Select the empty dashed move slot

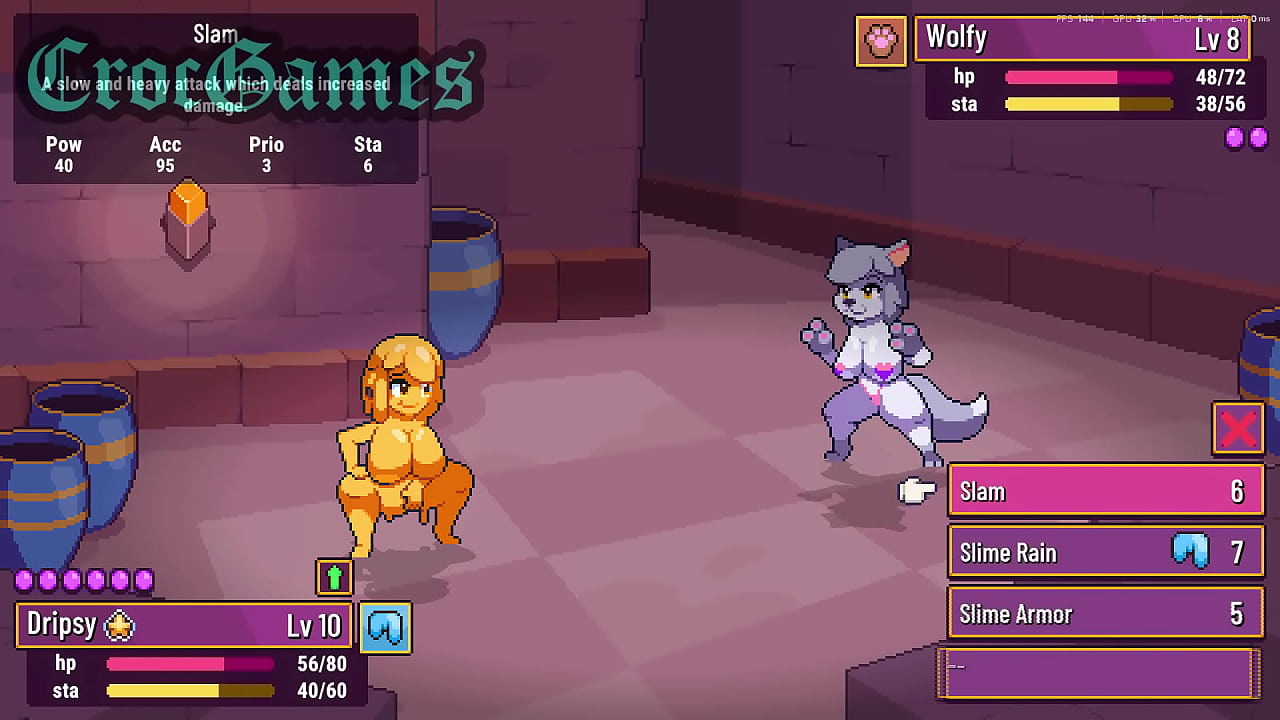pyautogui.click(x=1095, y=672)
